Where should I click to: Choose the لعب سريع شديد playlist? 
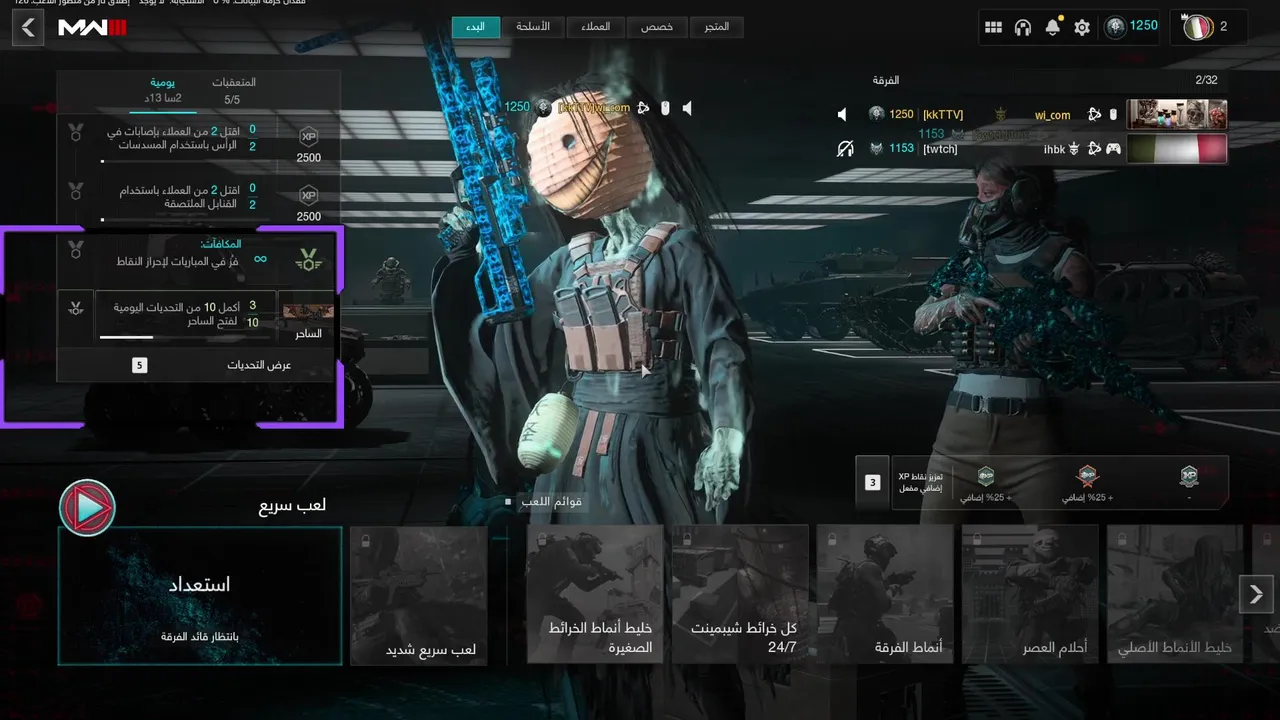pyautogui.click(x=418, y=596)
